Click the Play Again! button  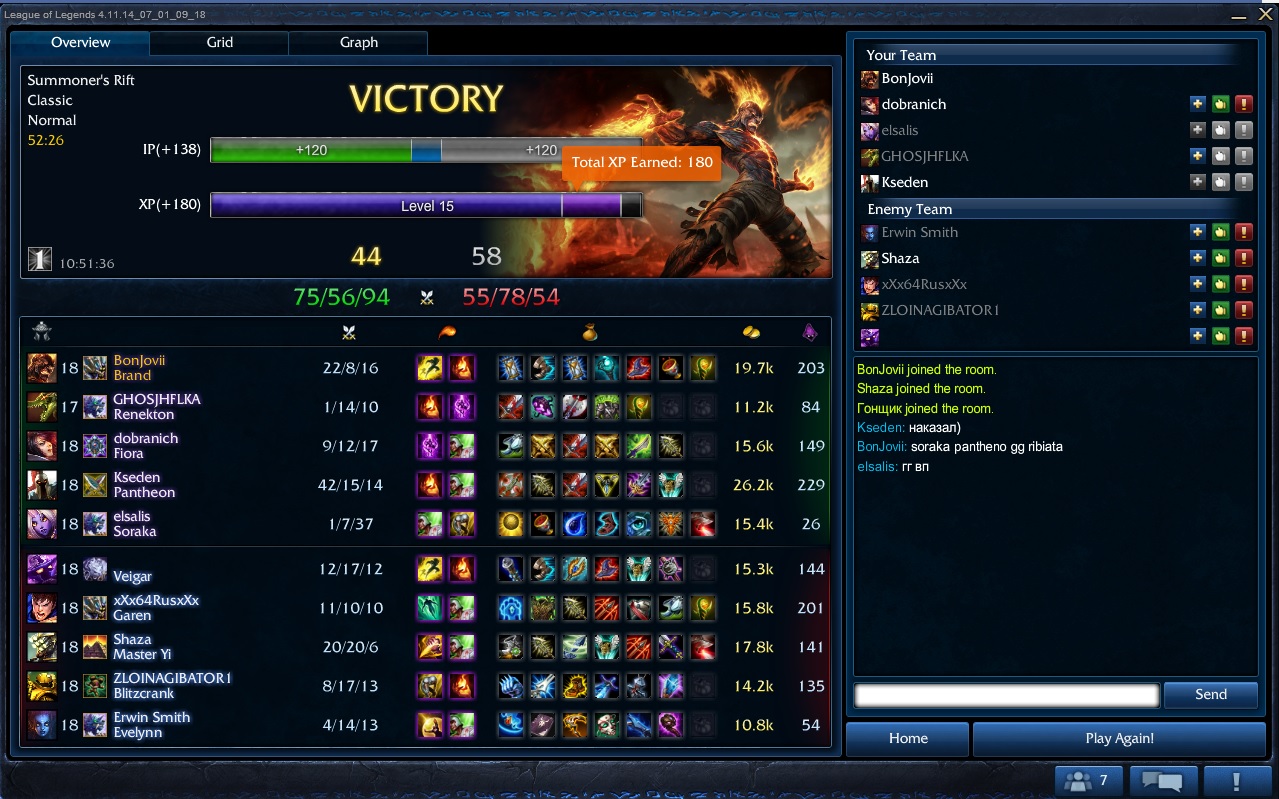click(x=1119, y=739)
